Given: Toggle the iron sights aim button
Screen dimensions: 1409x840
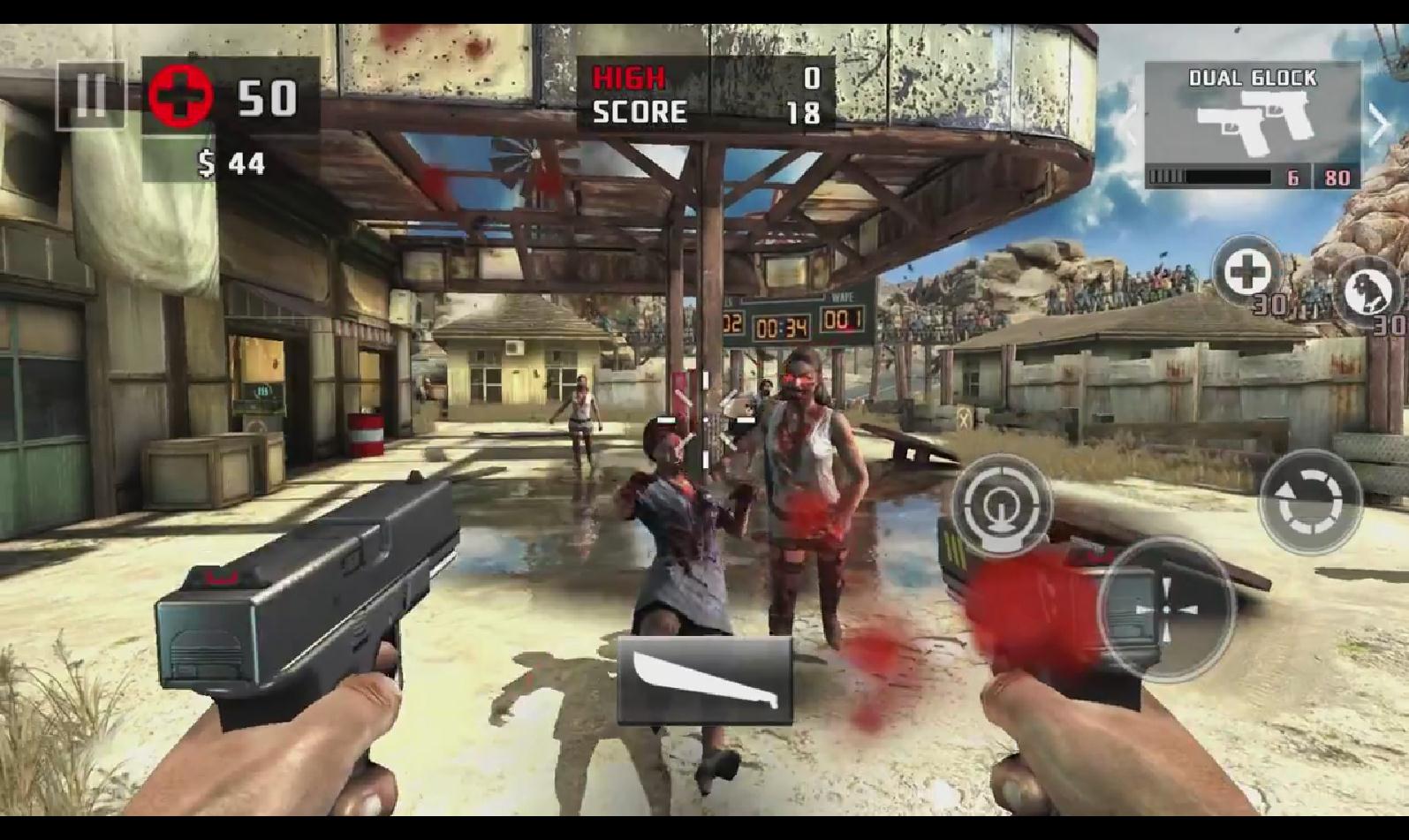Looking at the screenshot, I should pyautogui.click(x=1001, y=505).
